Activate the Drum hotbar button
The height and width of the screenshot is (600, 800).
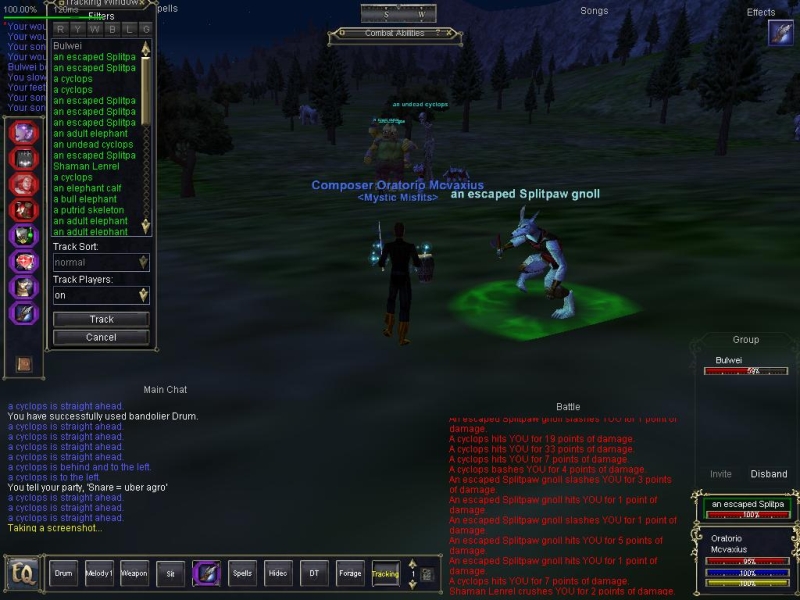coord(64,573)
